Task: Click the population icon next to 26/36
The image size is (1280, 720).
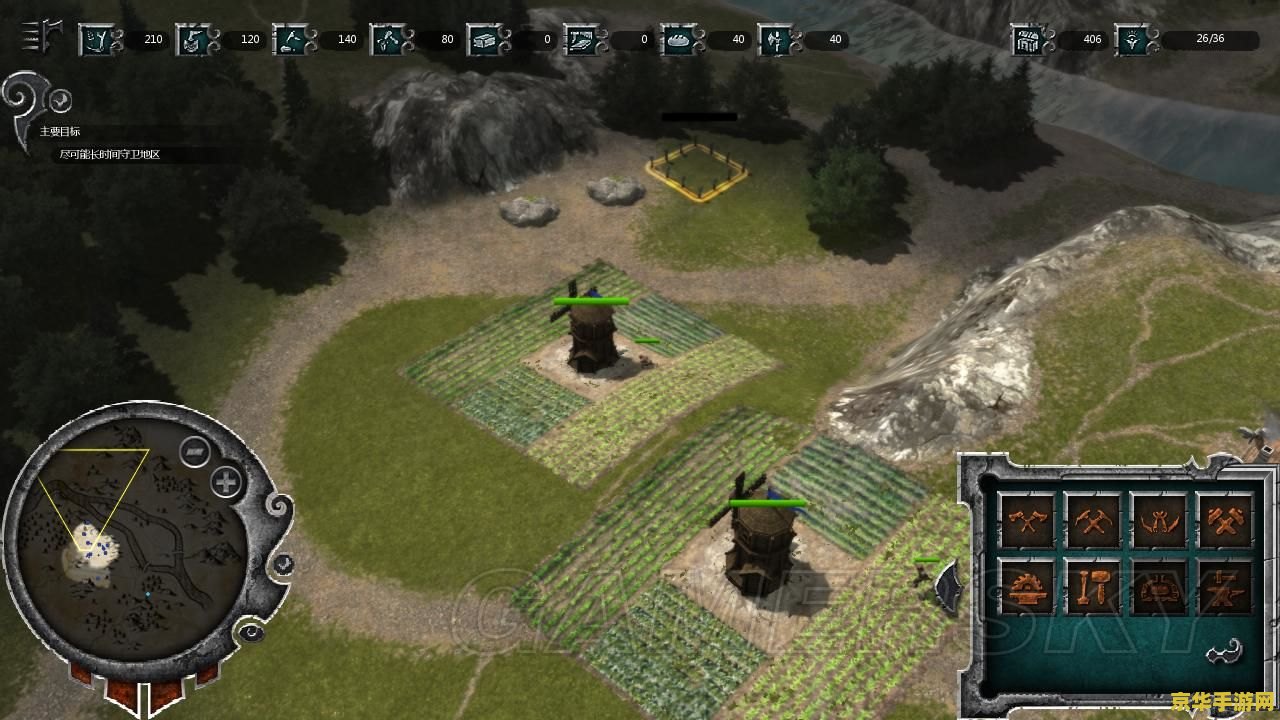Action: tap(1131, 40)
